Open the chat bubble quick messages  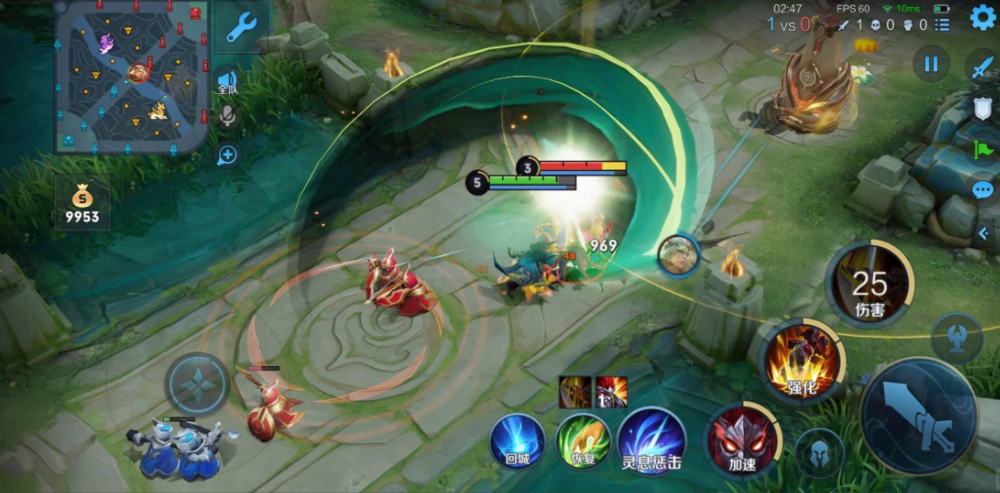983,189
